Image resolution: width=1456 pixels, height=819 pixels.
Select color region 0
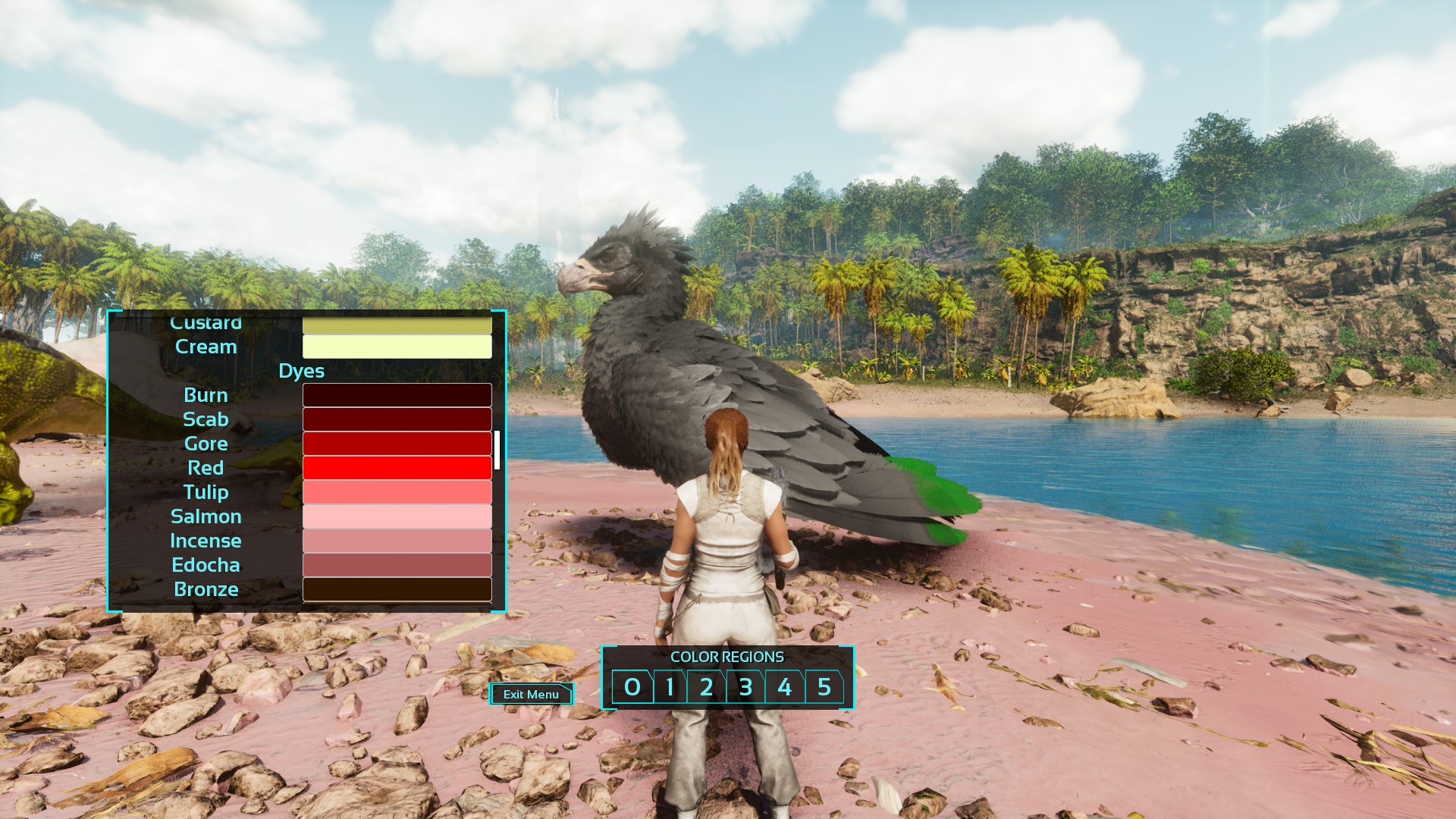pos(632,687)
